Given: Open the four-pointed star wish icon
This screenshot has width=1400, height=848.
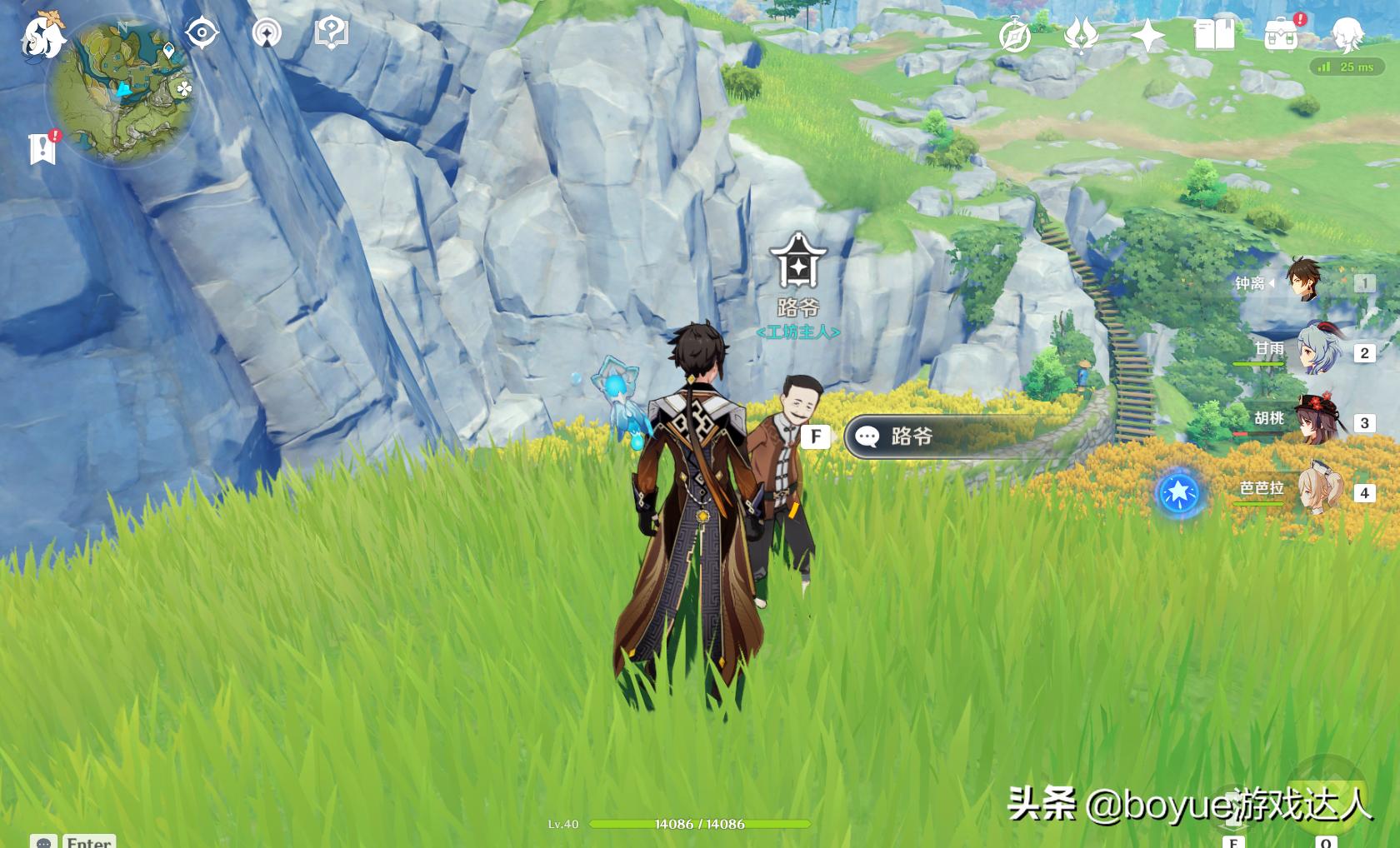Looking at the screenshot, I should pos(1147,36).
